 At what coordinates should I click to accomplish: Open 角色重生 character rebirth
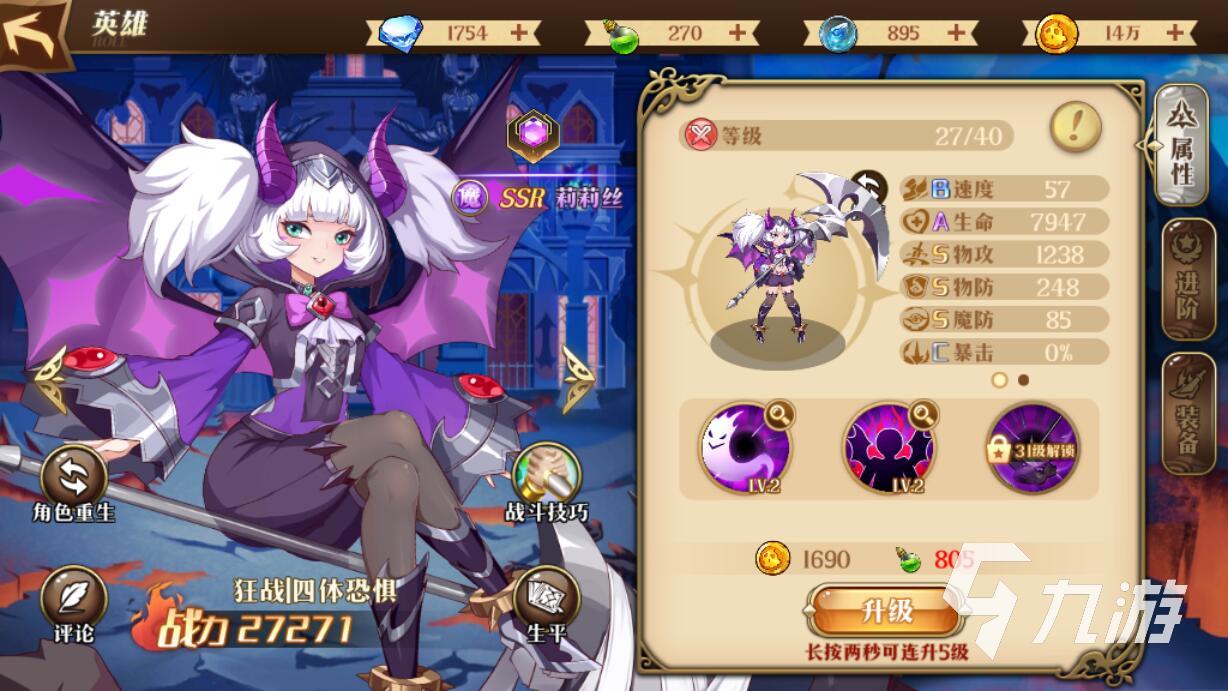coord(73,480)
